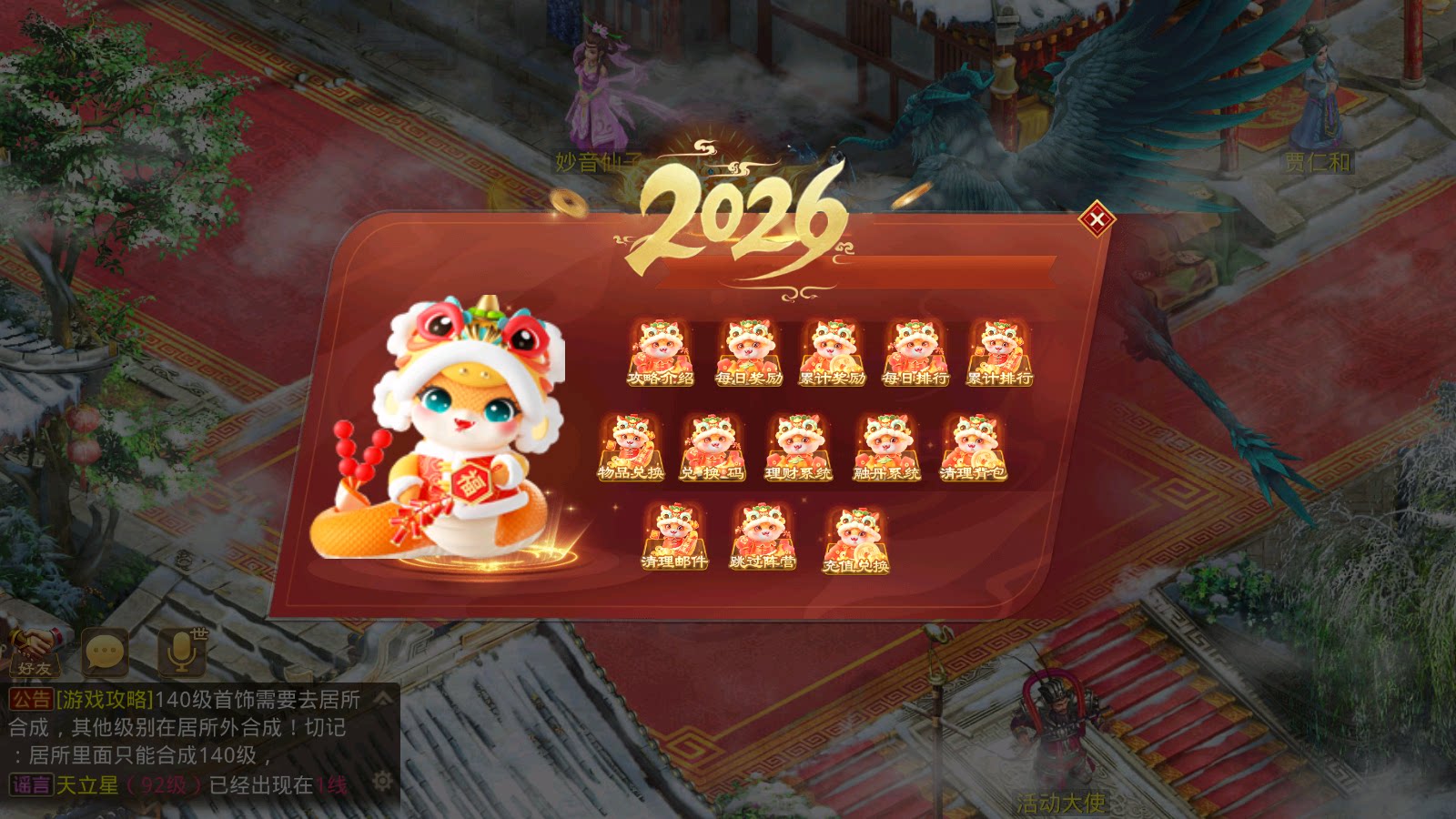Open the 物品兑换 item exchange
This screenshot has height=819, width=1456.
click(630, 446)
